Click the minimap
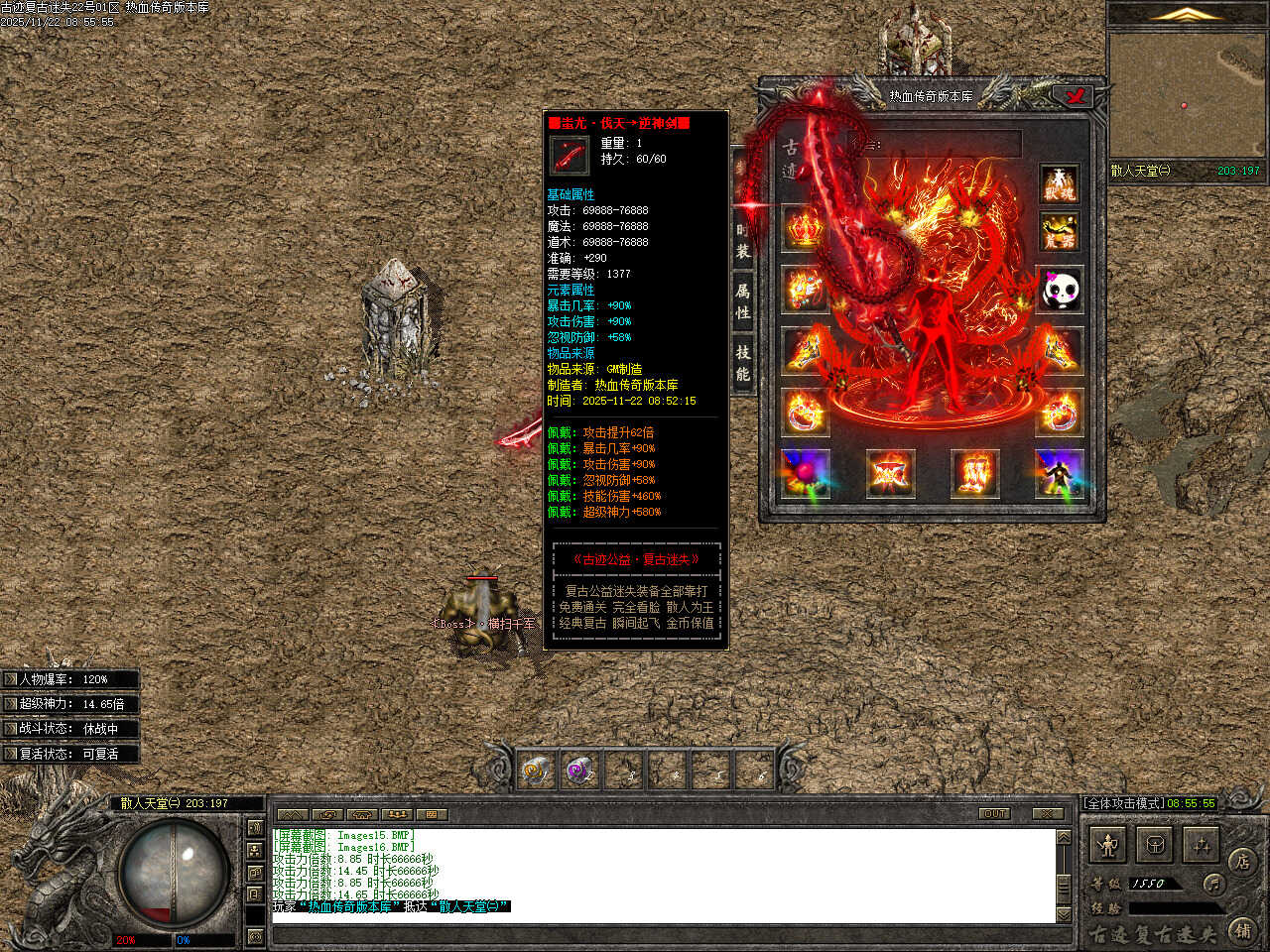 point(1185,95)
